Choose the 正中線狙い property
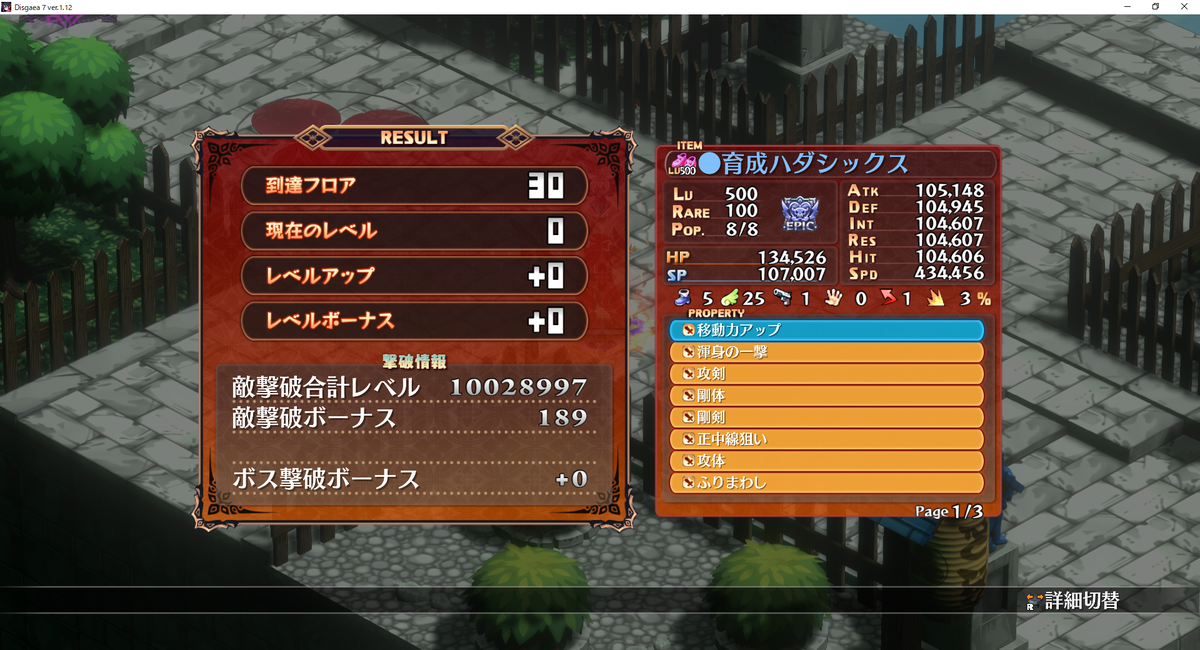This screenshot has height=650, width=1200. click(826, 440)
